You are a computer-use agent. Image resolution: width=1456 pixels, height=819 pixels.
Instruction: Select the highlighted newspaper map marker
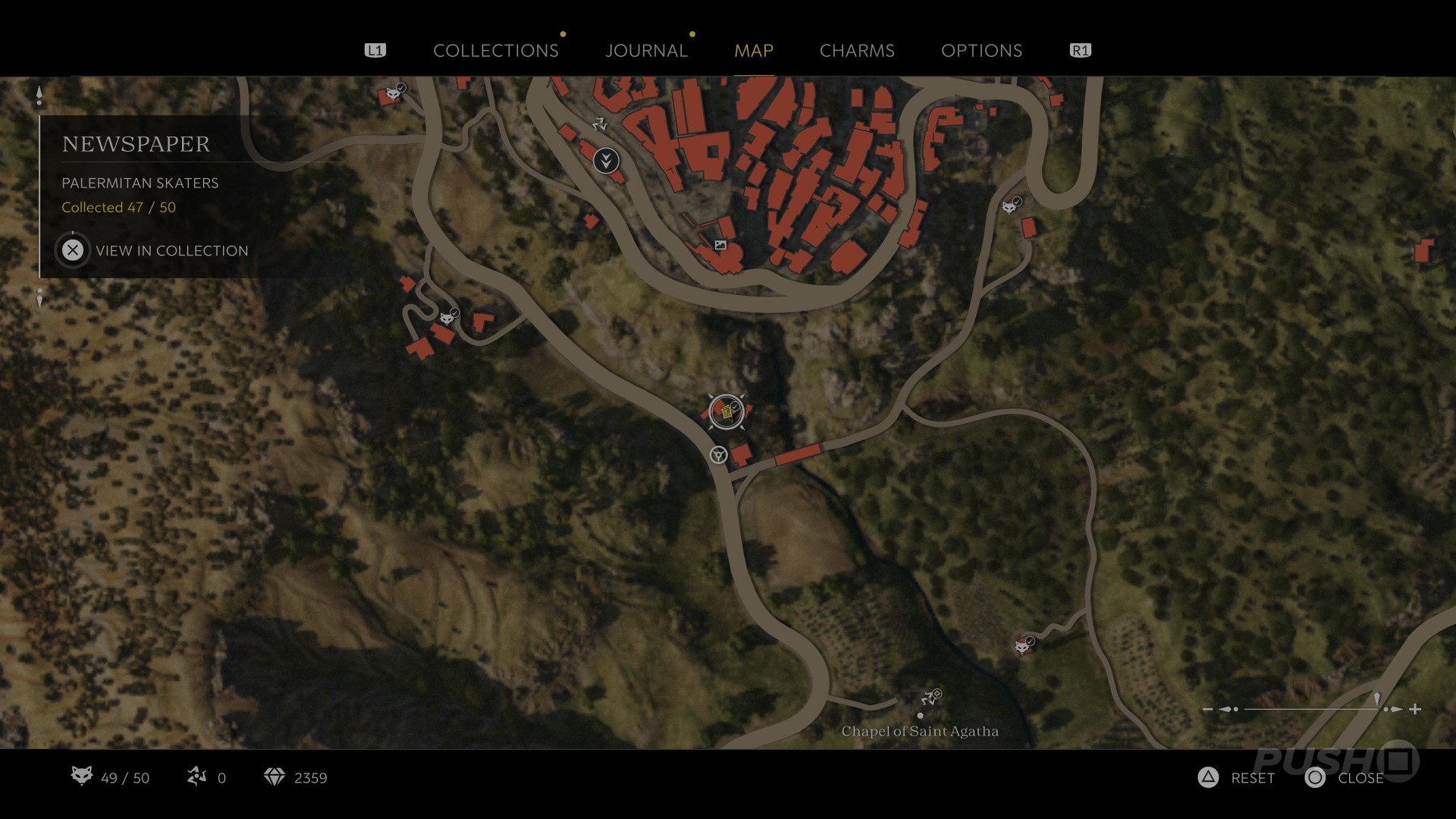(x=726, y=412)
